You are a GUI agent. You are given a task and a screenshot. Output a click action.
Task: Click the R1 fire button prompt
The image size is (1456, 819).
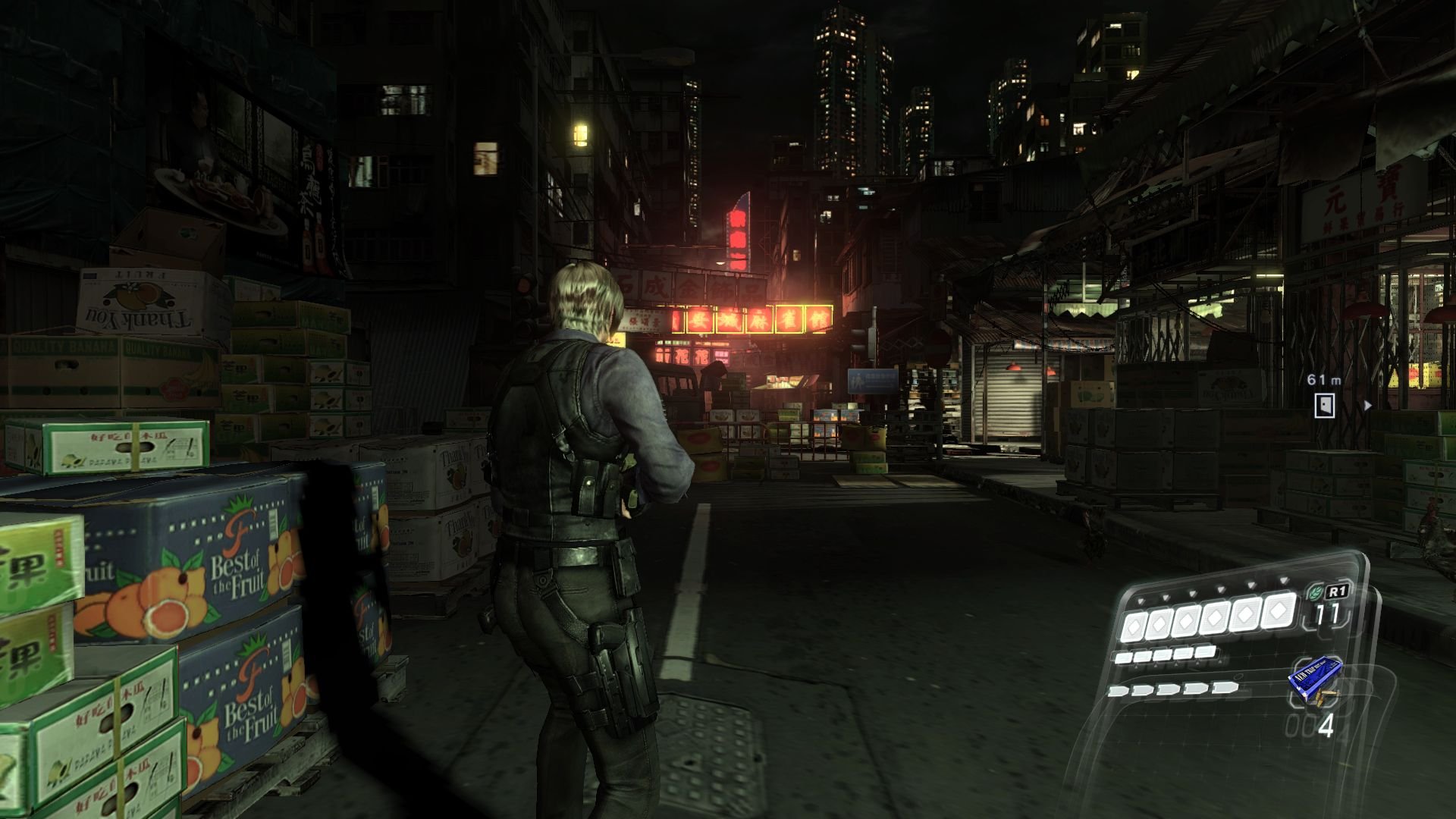[1336, 589]
